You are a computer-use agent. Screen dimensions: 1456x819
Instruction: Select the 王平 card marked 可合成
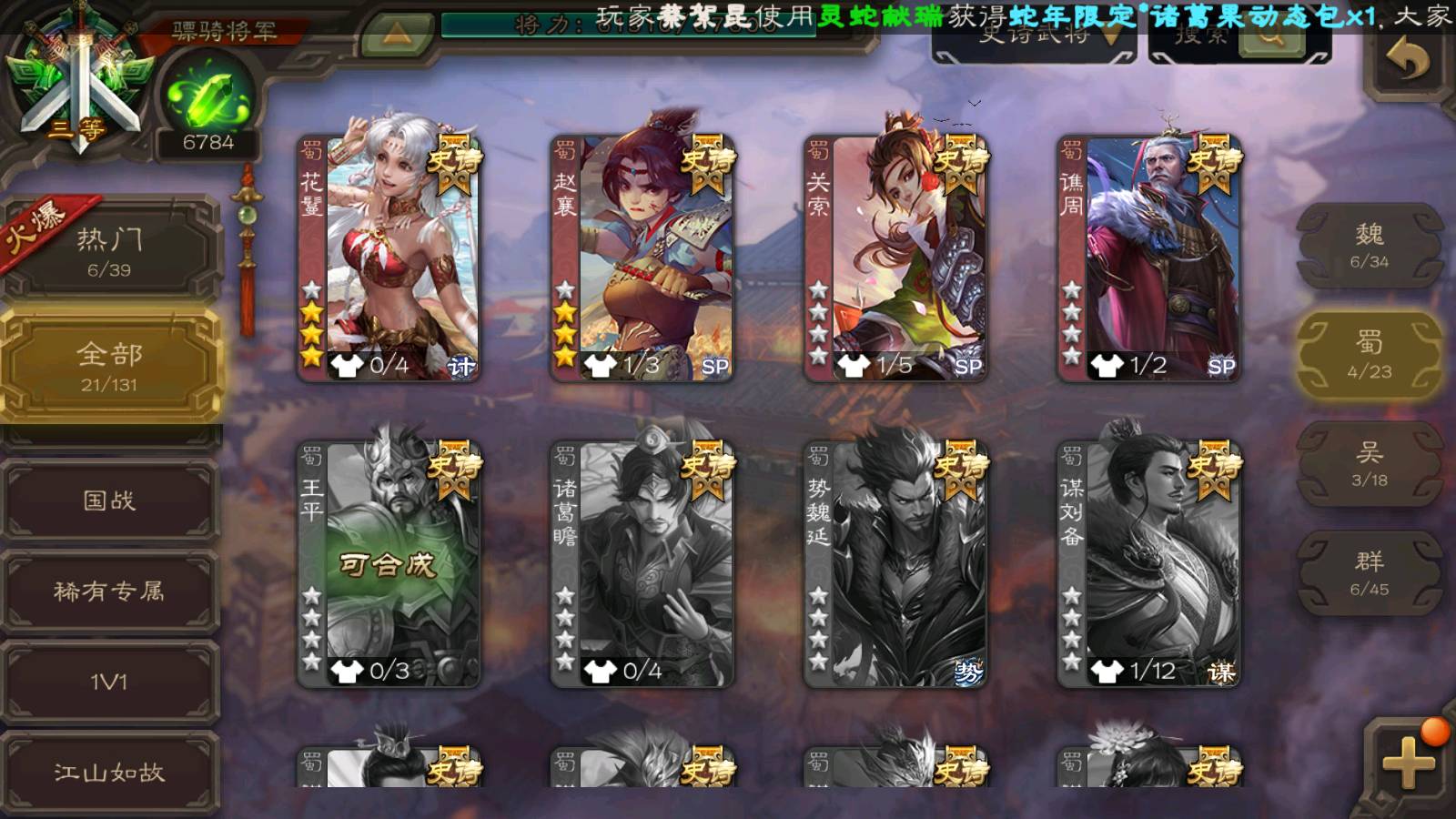click(x=389, y=564)
